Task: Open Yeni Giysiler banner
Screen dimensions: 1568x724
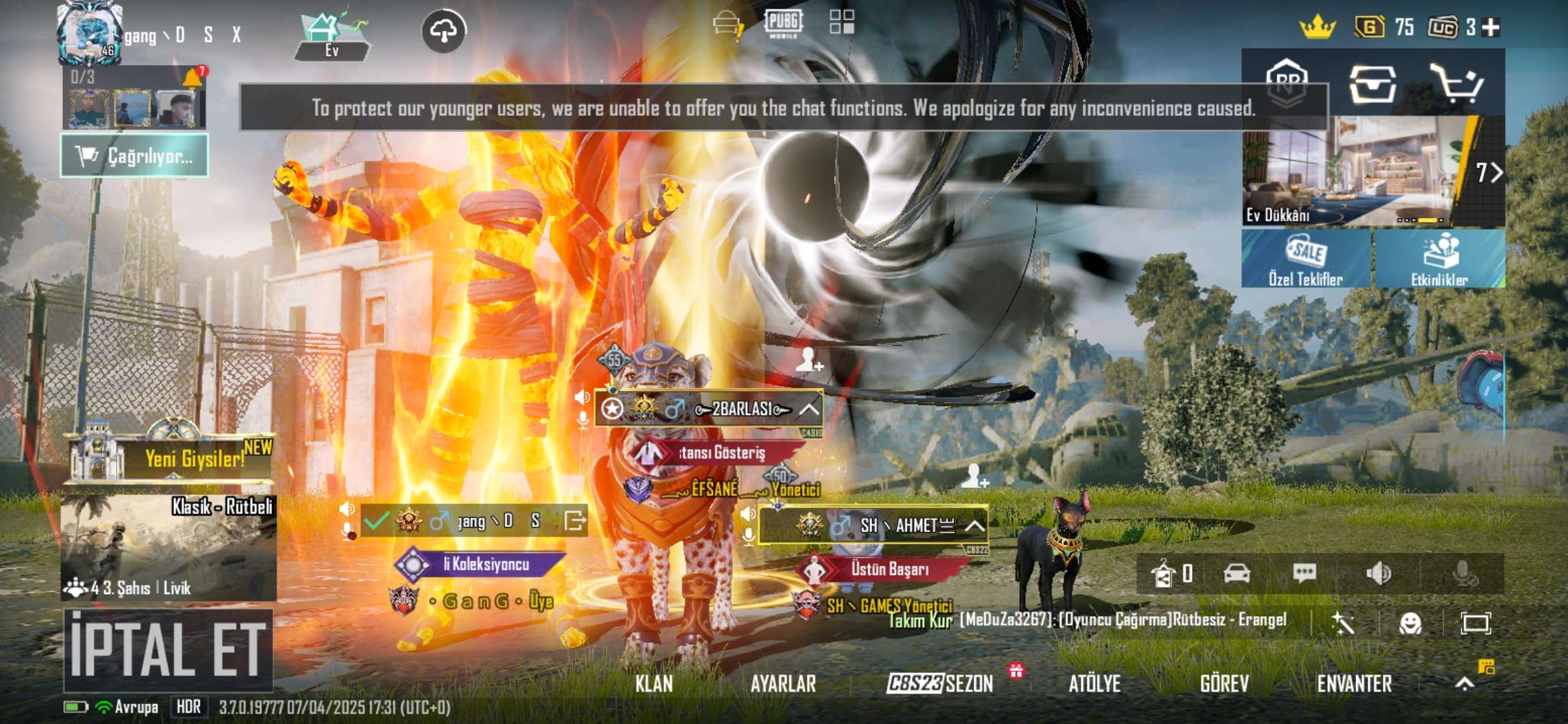Action: point(171,457)
